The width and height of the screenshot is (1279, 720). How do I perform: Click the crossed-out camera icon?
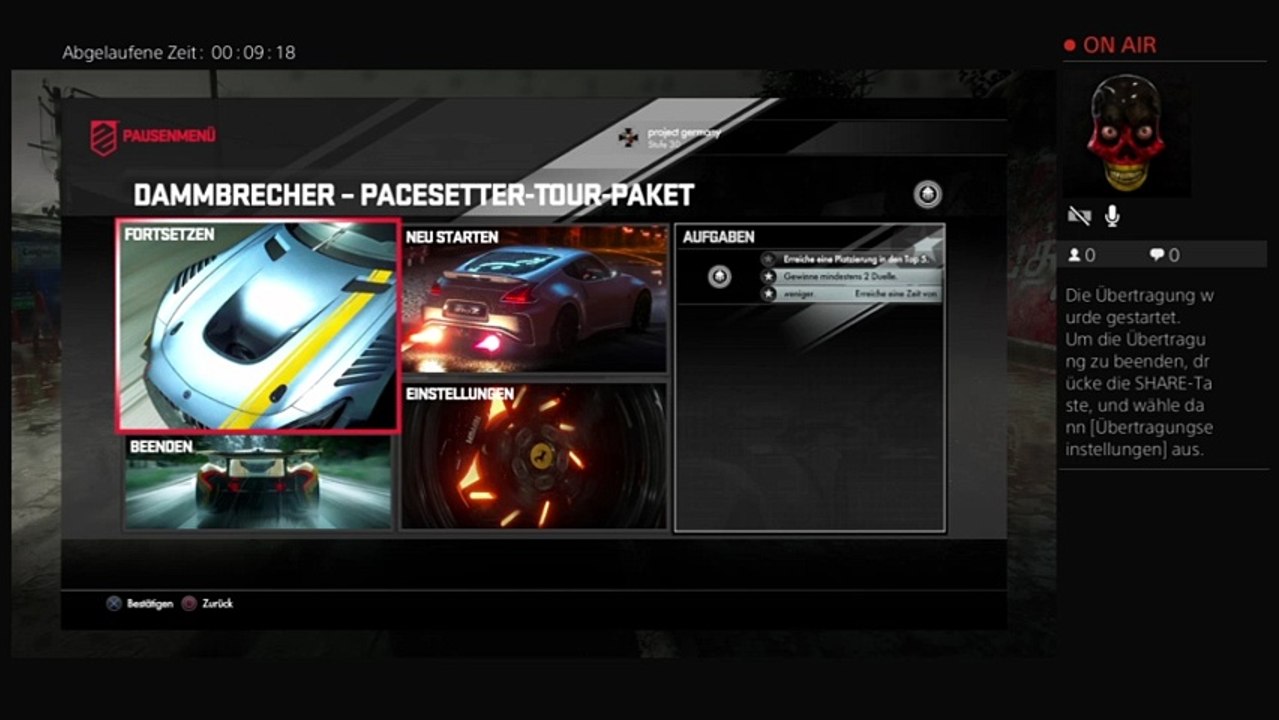point(1079,216)
